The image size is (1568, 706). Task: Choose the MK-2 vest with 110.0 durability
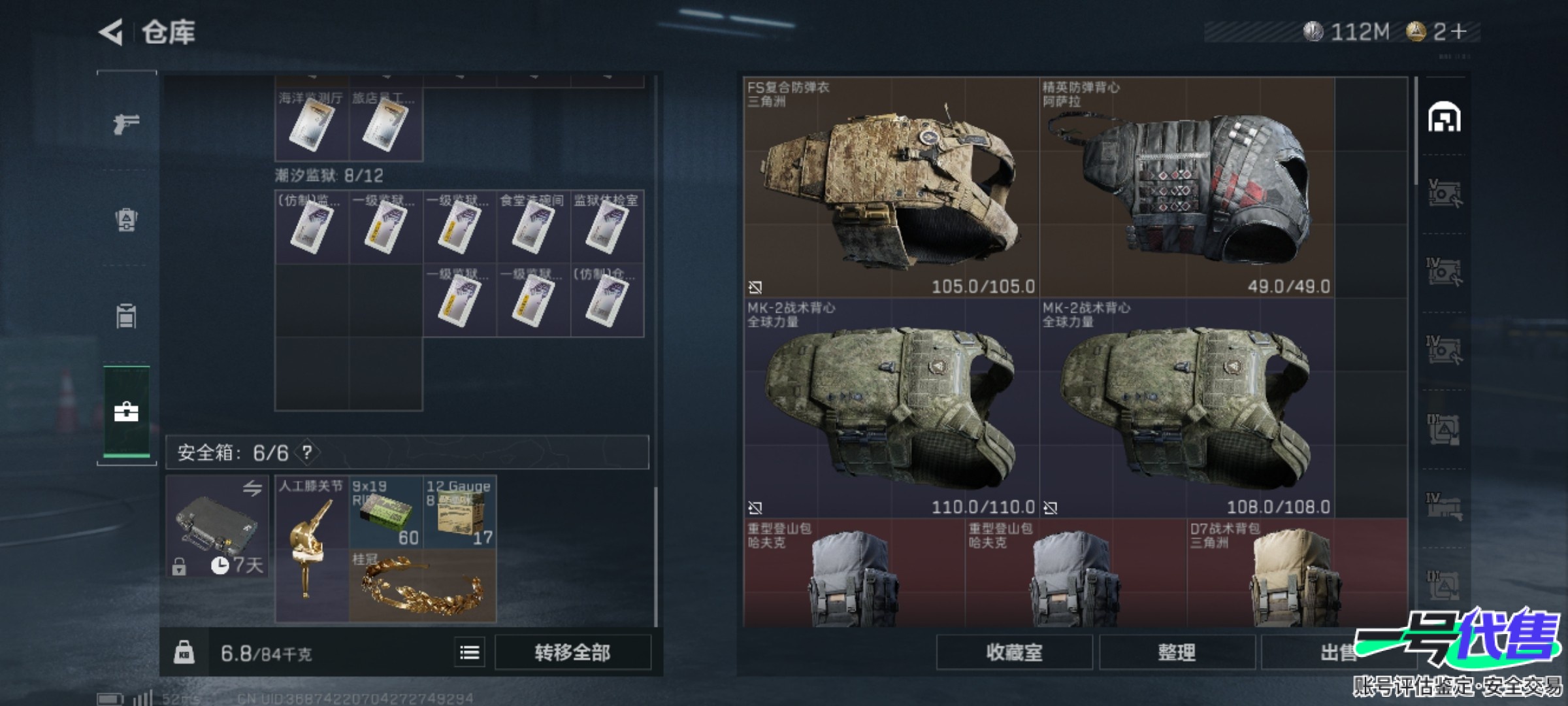point(891,408)
